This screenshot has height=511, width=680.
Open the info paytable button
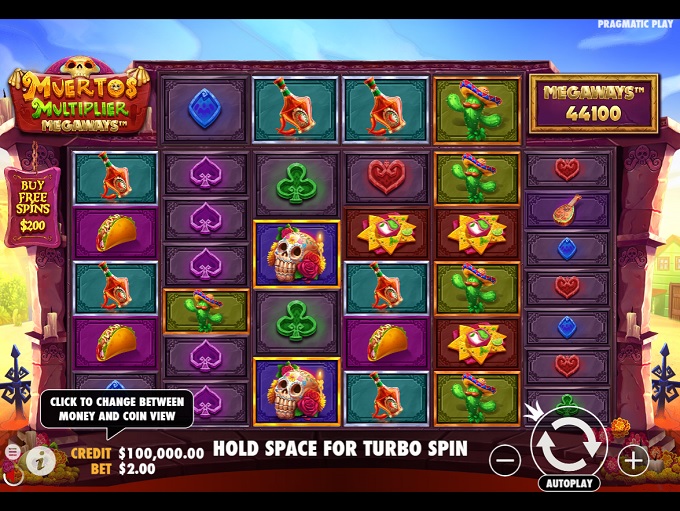coord(40,459)
